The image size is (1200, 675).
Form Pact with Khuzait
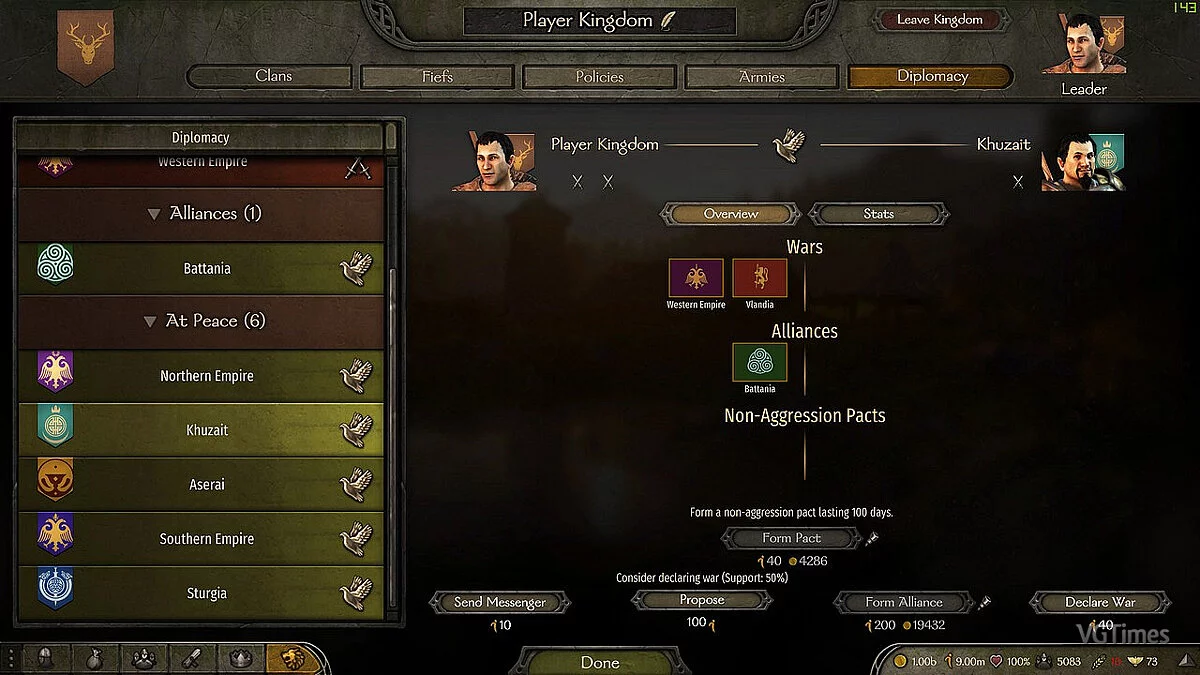pos(791,538)
